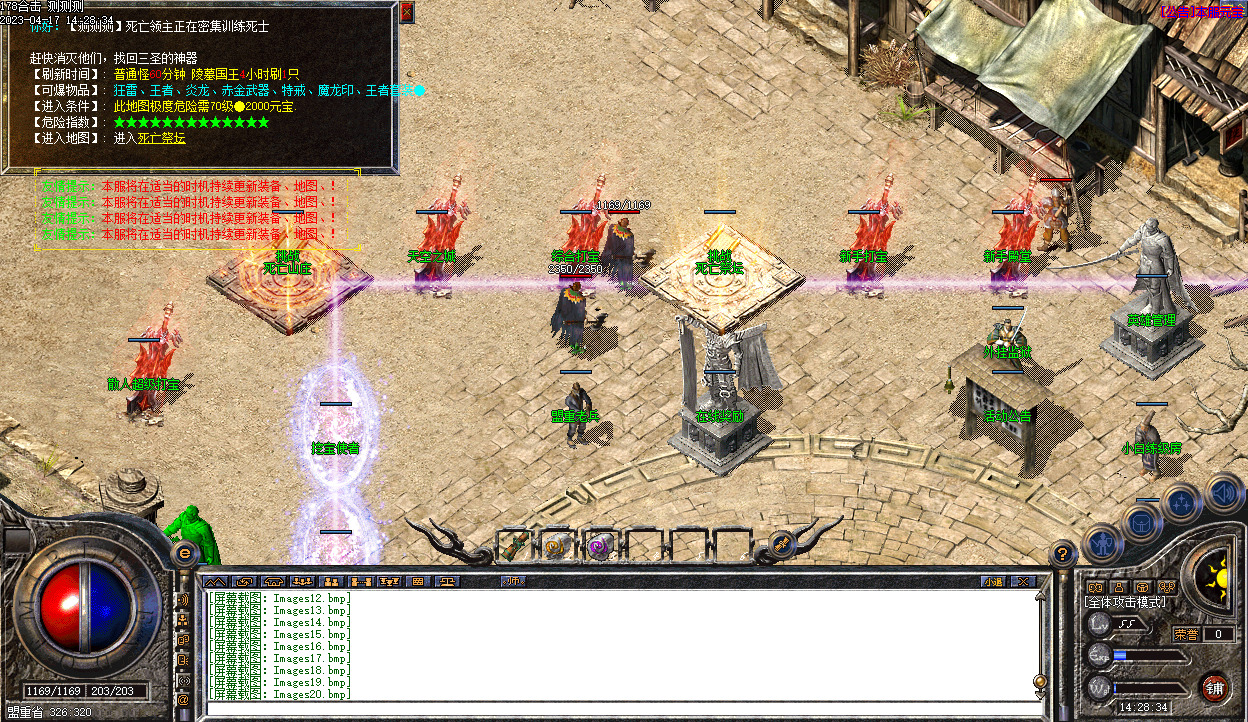Open the red 铺 shop button
Screen dimensions: 1248x722
(1214, 688)
